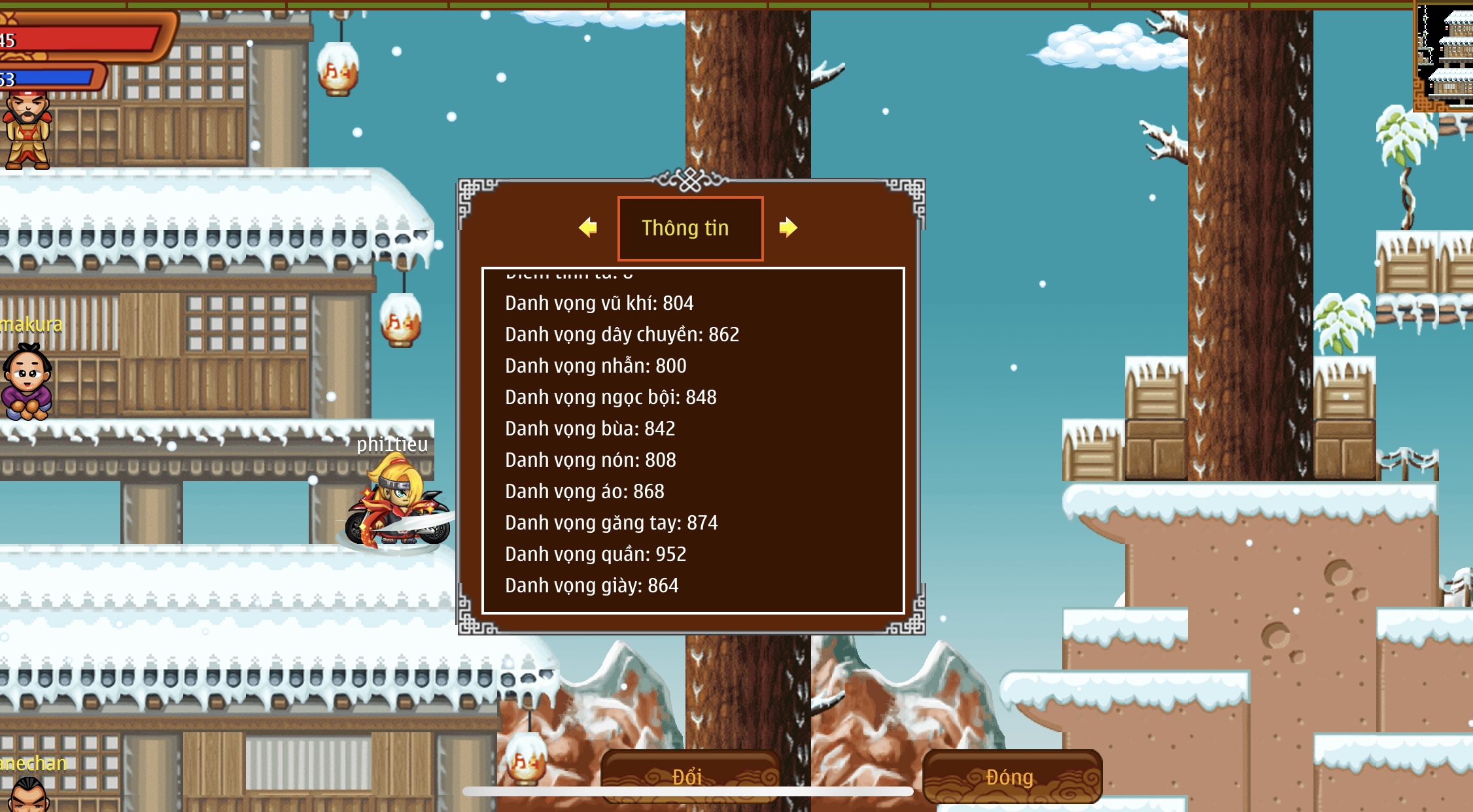Select the Danh vọng áo row
The width and height of the screenshot is (1473, 812).
585,492
